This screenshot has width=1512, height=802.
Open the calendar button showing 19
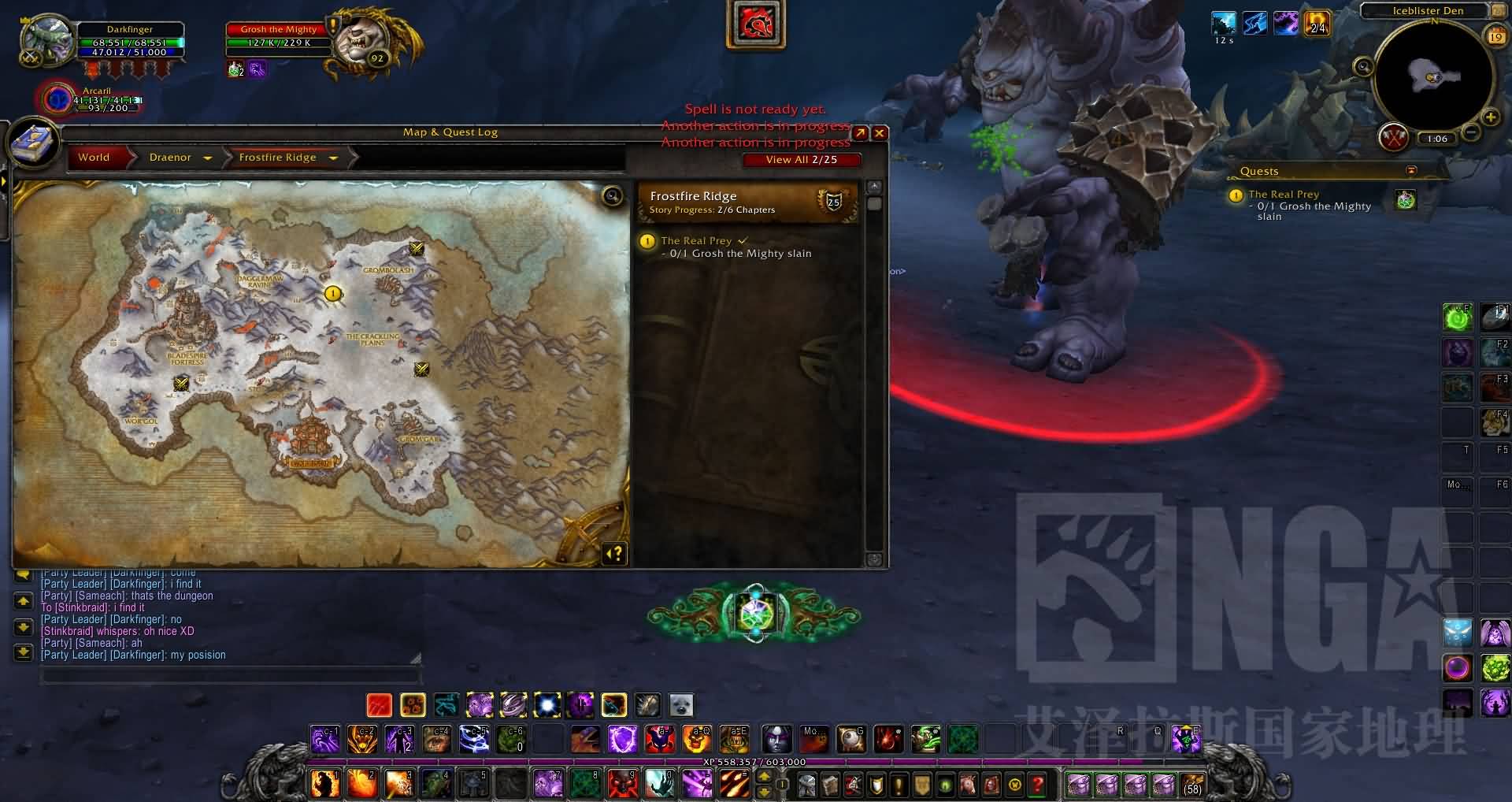pyautogui.click(x=1495, y=36)
